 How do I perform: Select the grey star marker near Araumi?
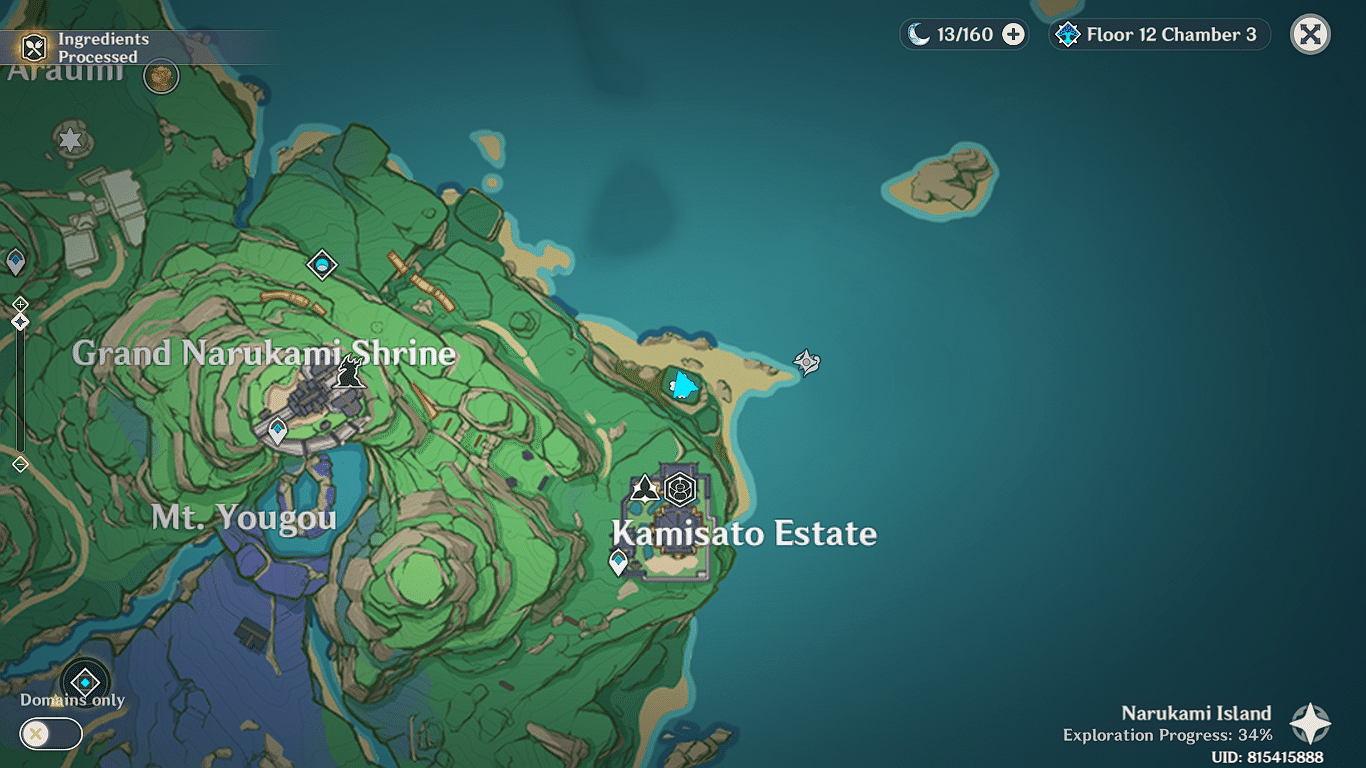(70, 140)
